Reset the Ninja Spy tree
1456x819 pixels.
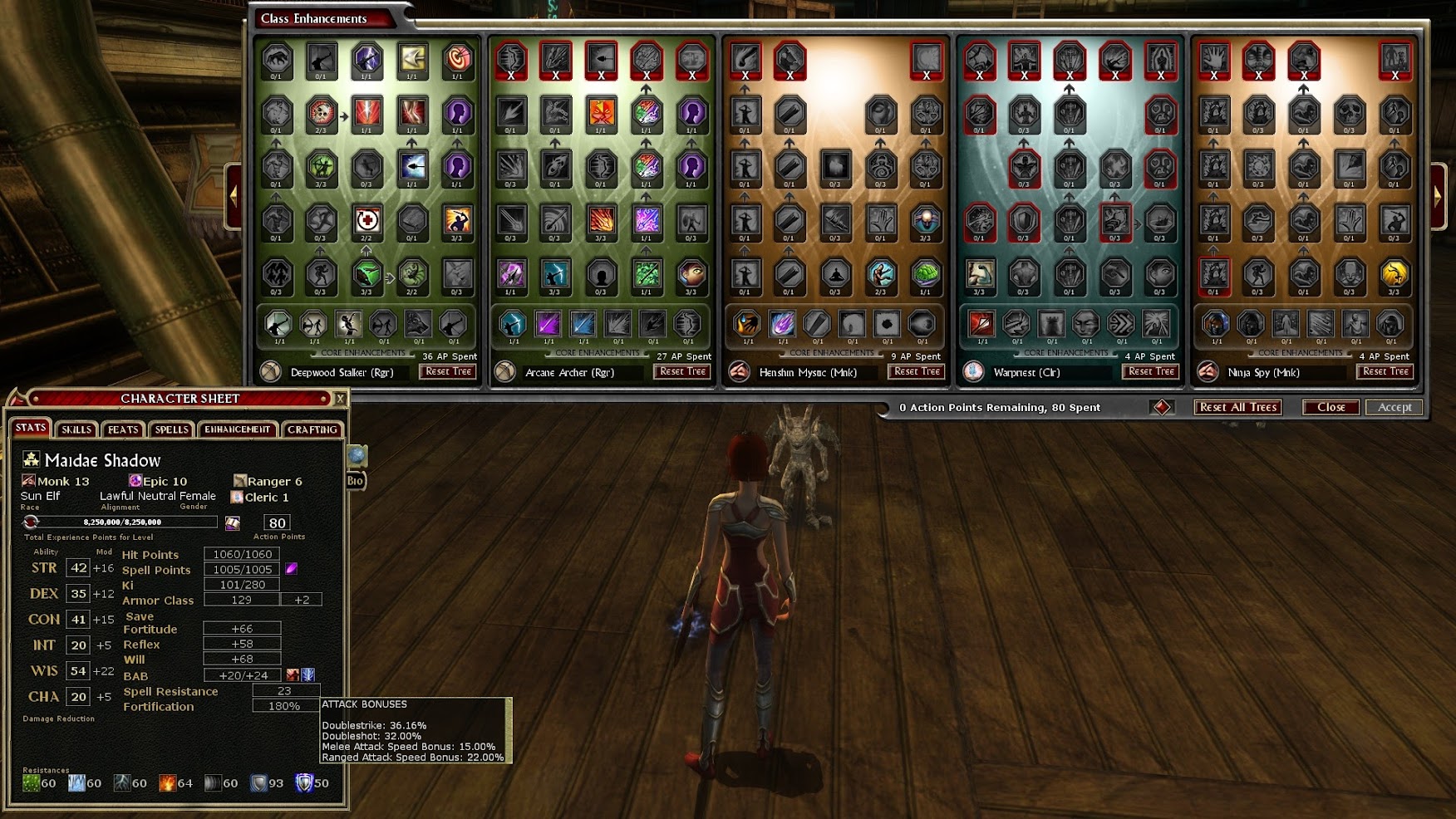click(1386, 372)
